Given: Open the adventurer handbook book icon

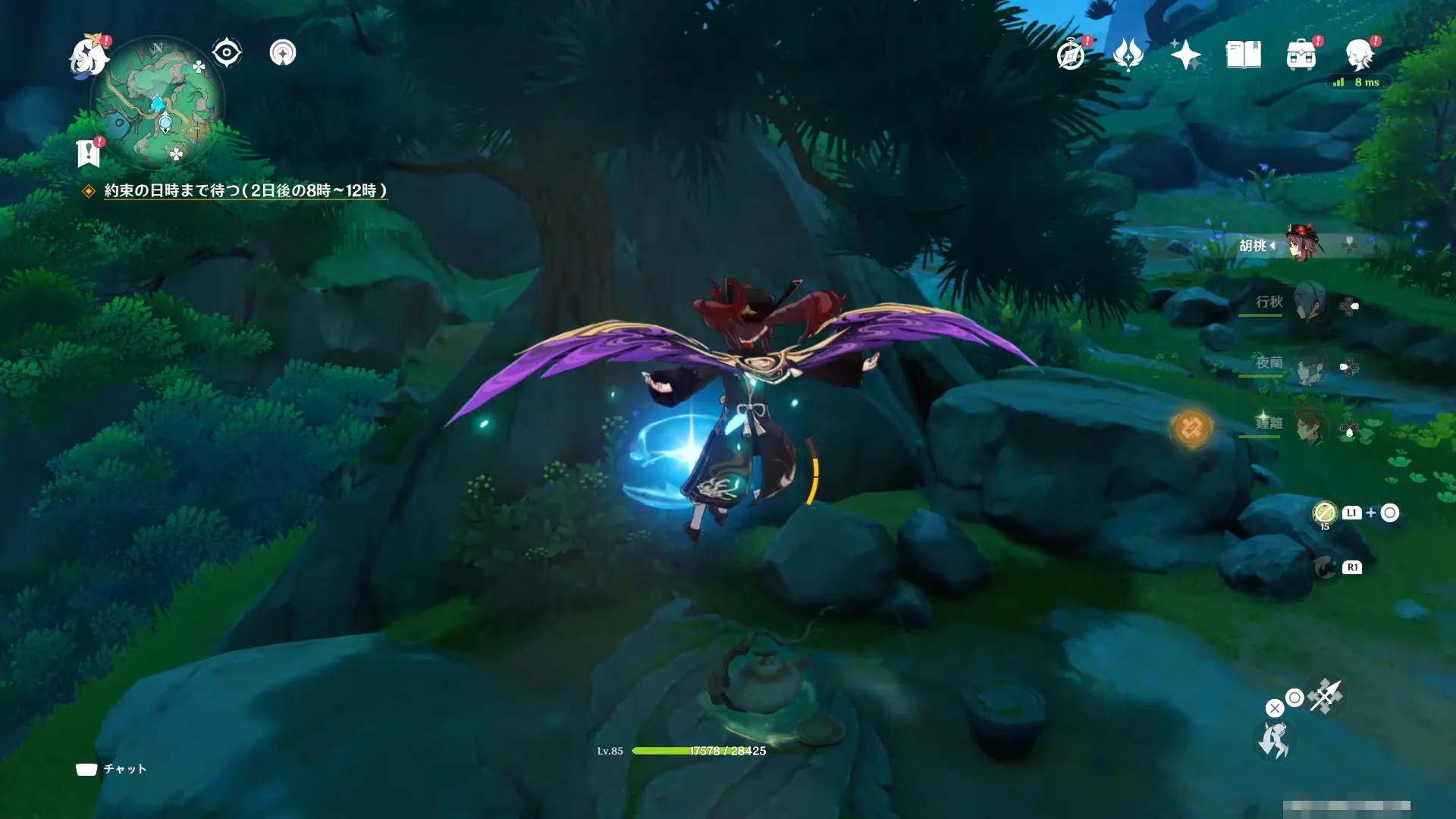Looking at the screenshot, I should pos(1243,55).
